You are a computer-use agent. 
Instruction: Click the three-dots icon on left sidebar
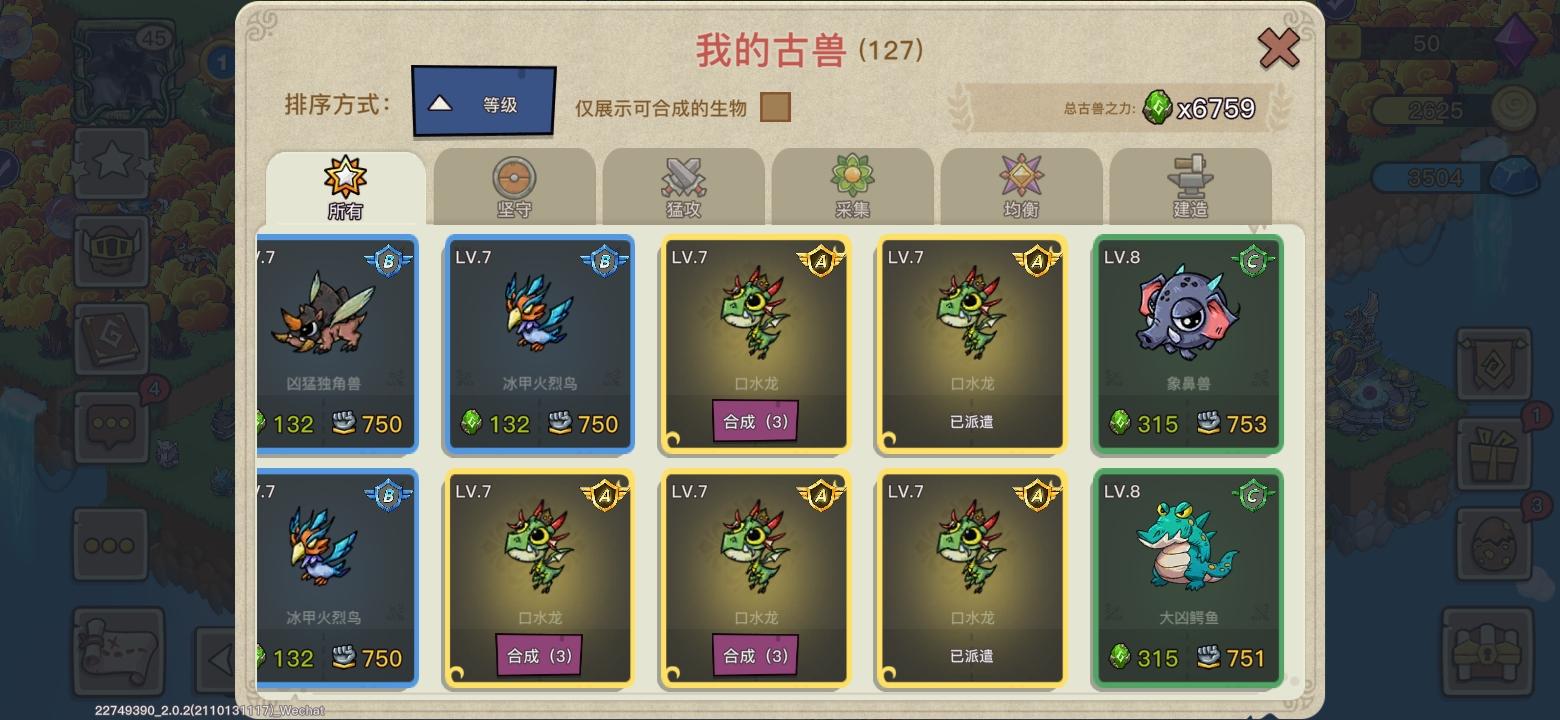[x=110, y=545]
